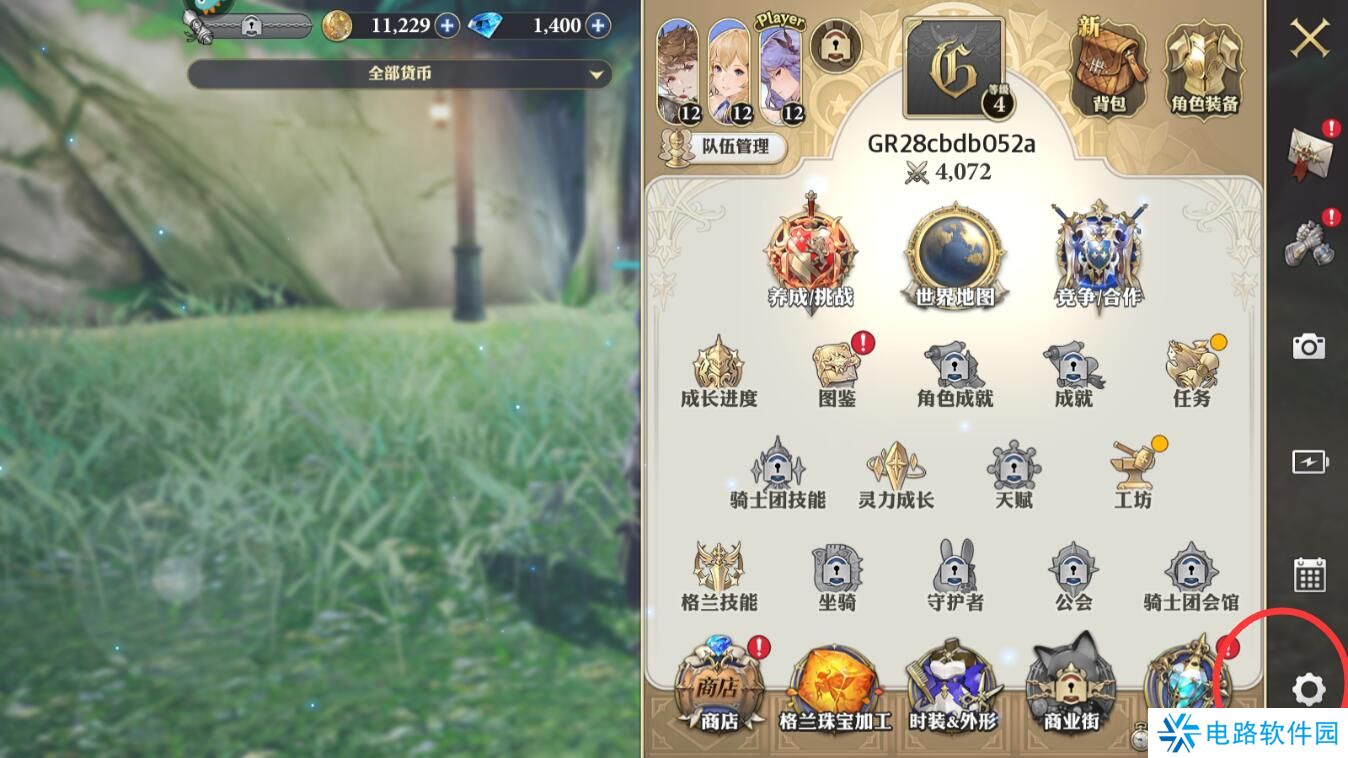This screenshot has width=1348, height=758.
Task: Open the 全部货币 currency dropdown
Action: [x=400, y=74]
